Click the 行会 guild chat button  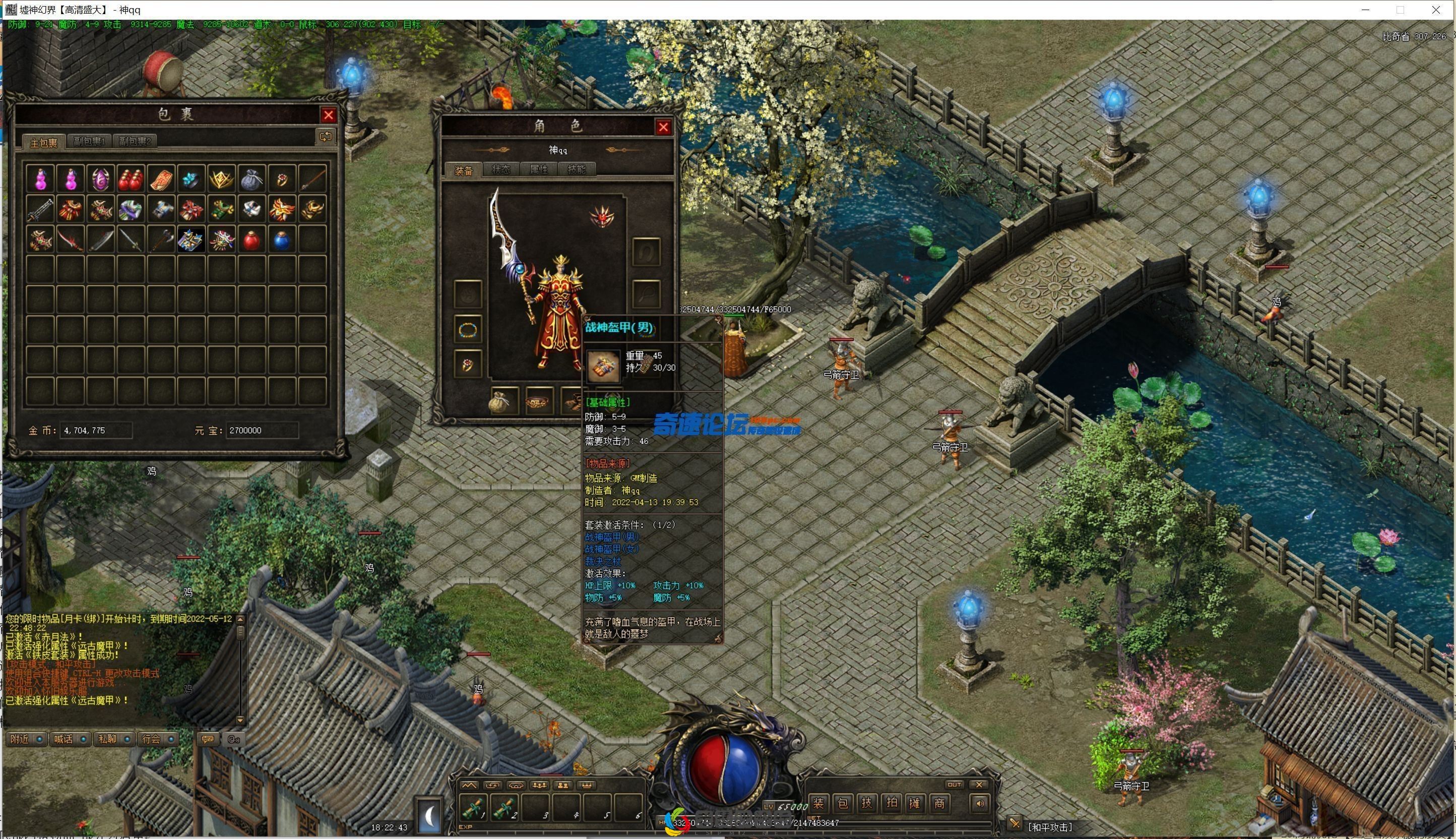[x=152, y=739]
